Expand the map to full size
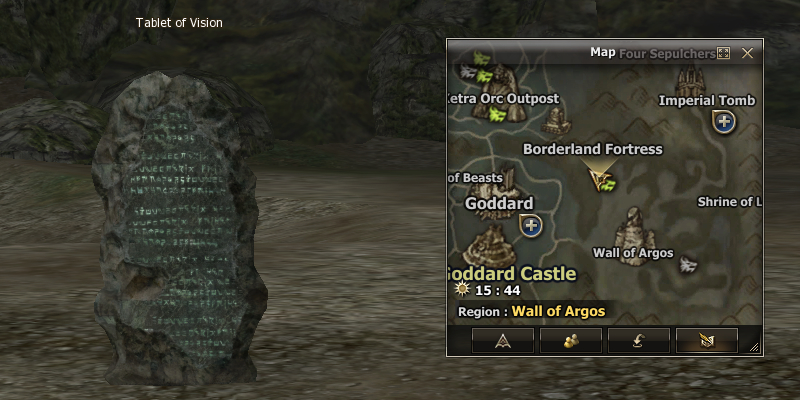Screen dimensions: 800x400 click(724, 53)
